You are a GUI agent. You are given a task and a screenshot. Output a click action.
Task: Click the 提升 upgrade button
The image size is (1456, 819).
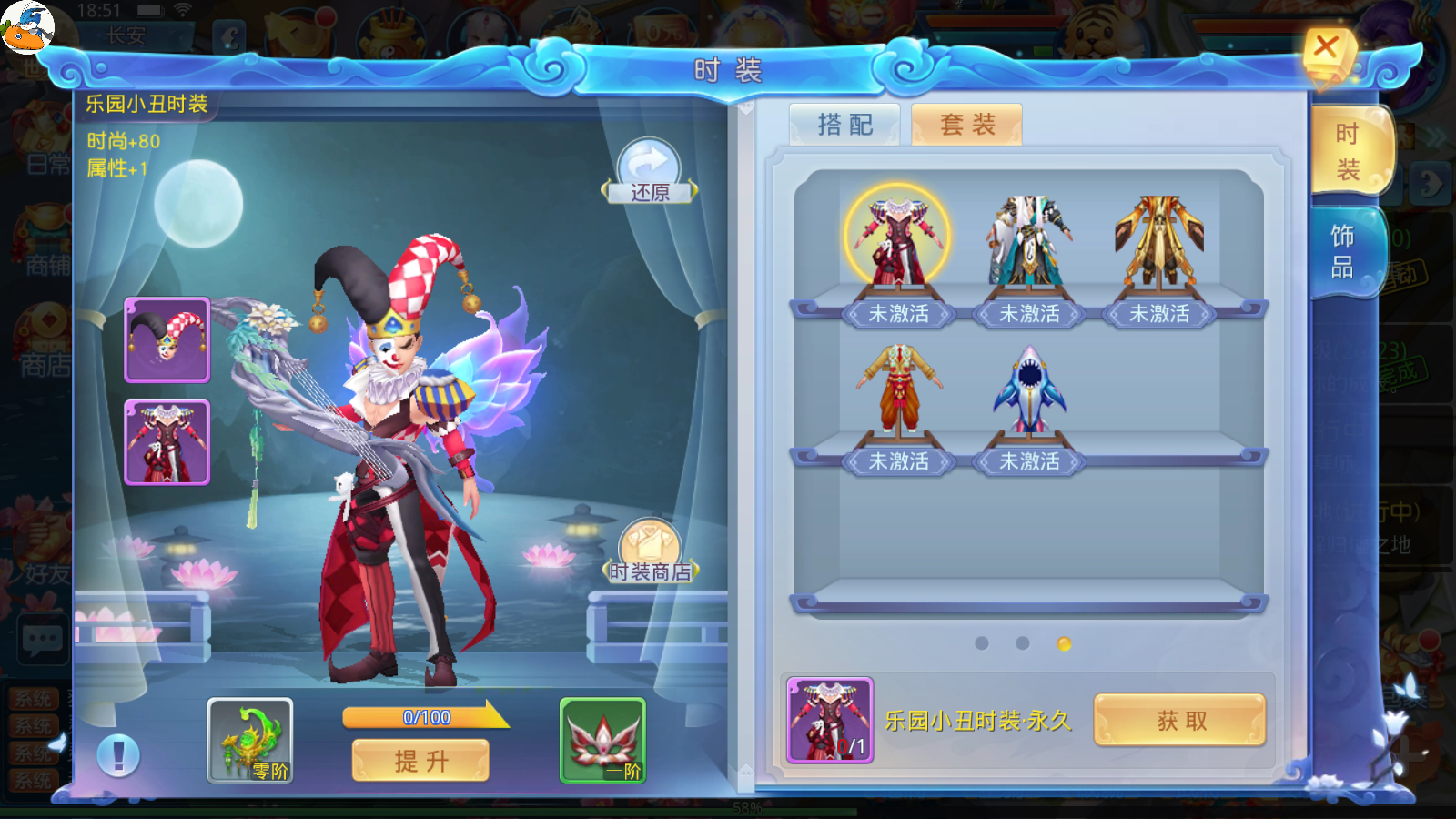(x=420, y=760)
